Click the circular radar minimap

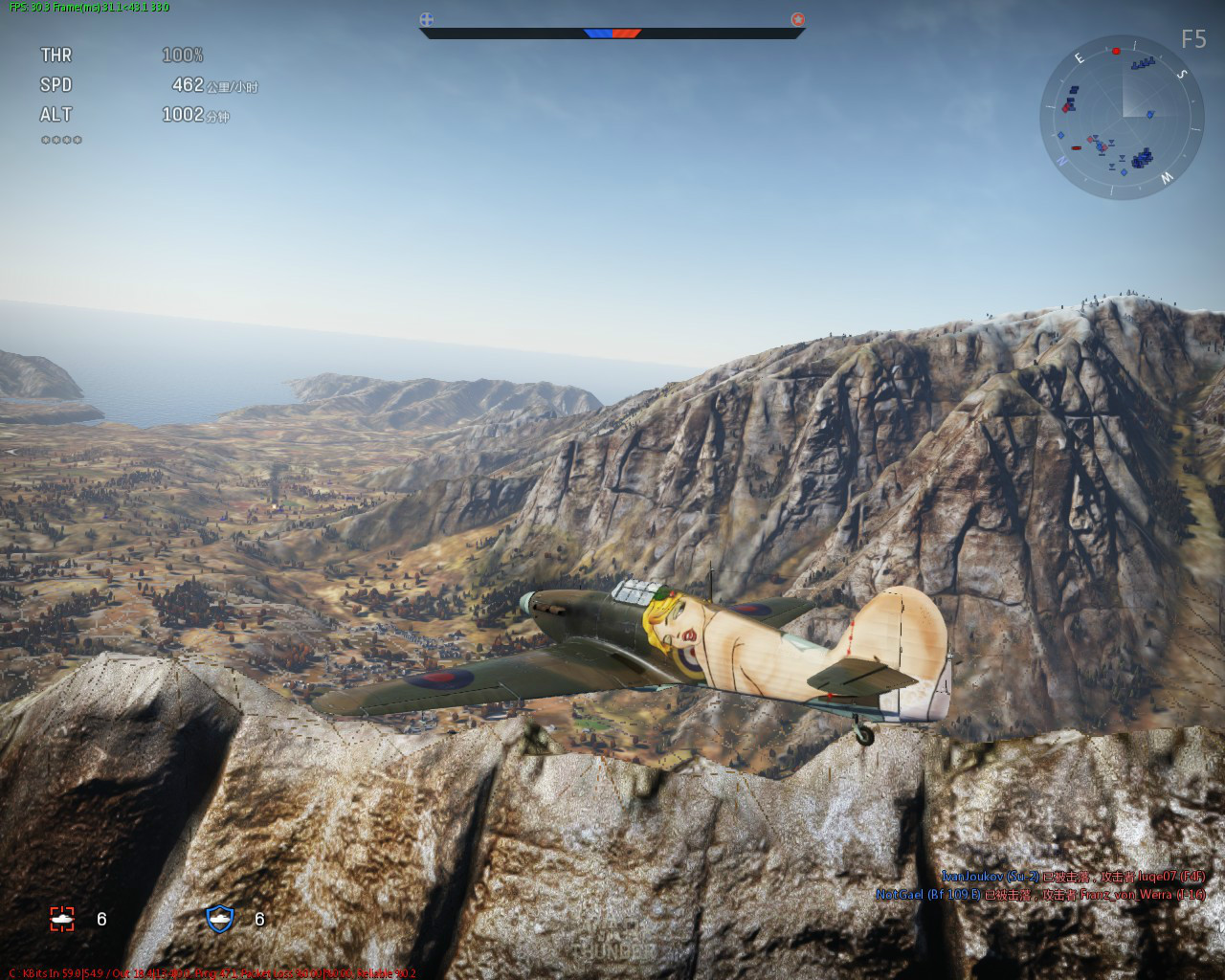[x=1122, y=118]
